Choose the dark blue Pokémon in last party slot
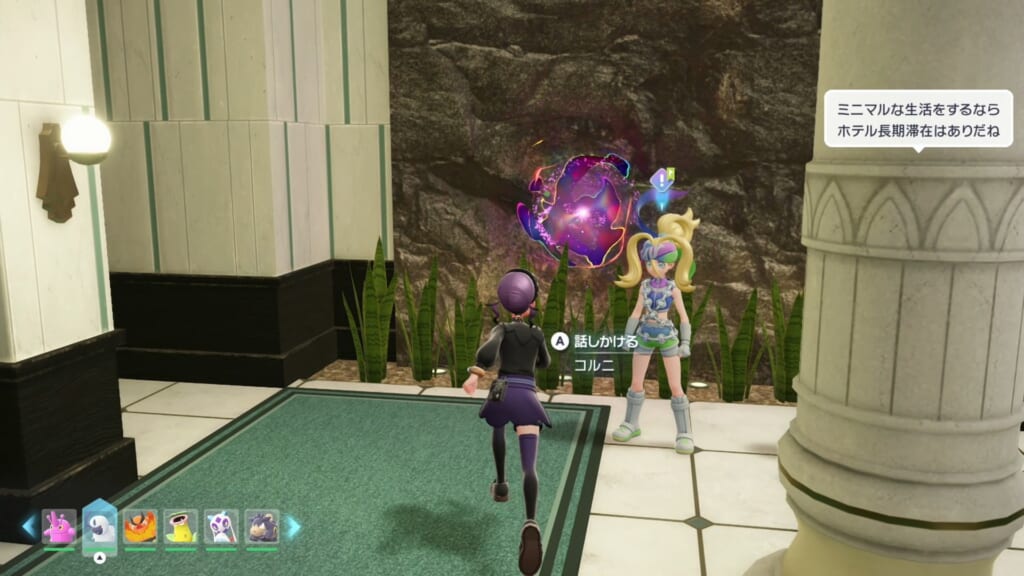 [261, 527]
